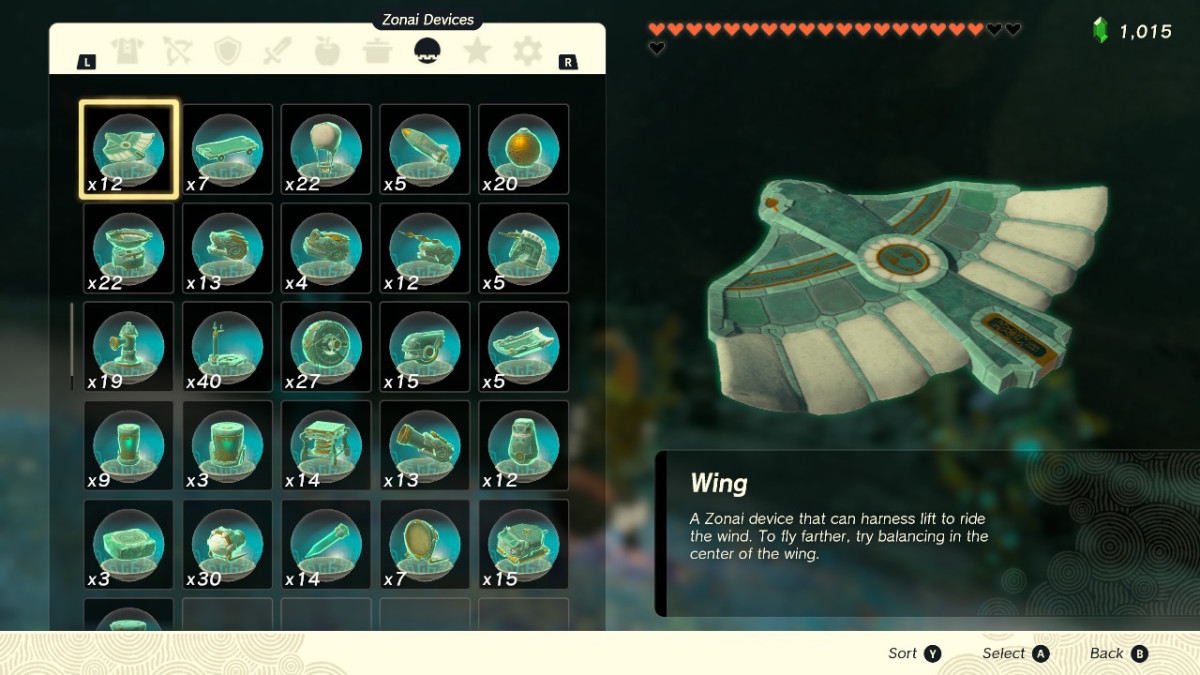This screenshot has height=675, width=1200.
Task: Choose the Balloon device with 22 count
Action: tap(326, 149)
